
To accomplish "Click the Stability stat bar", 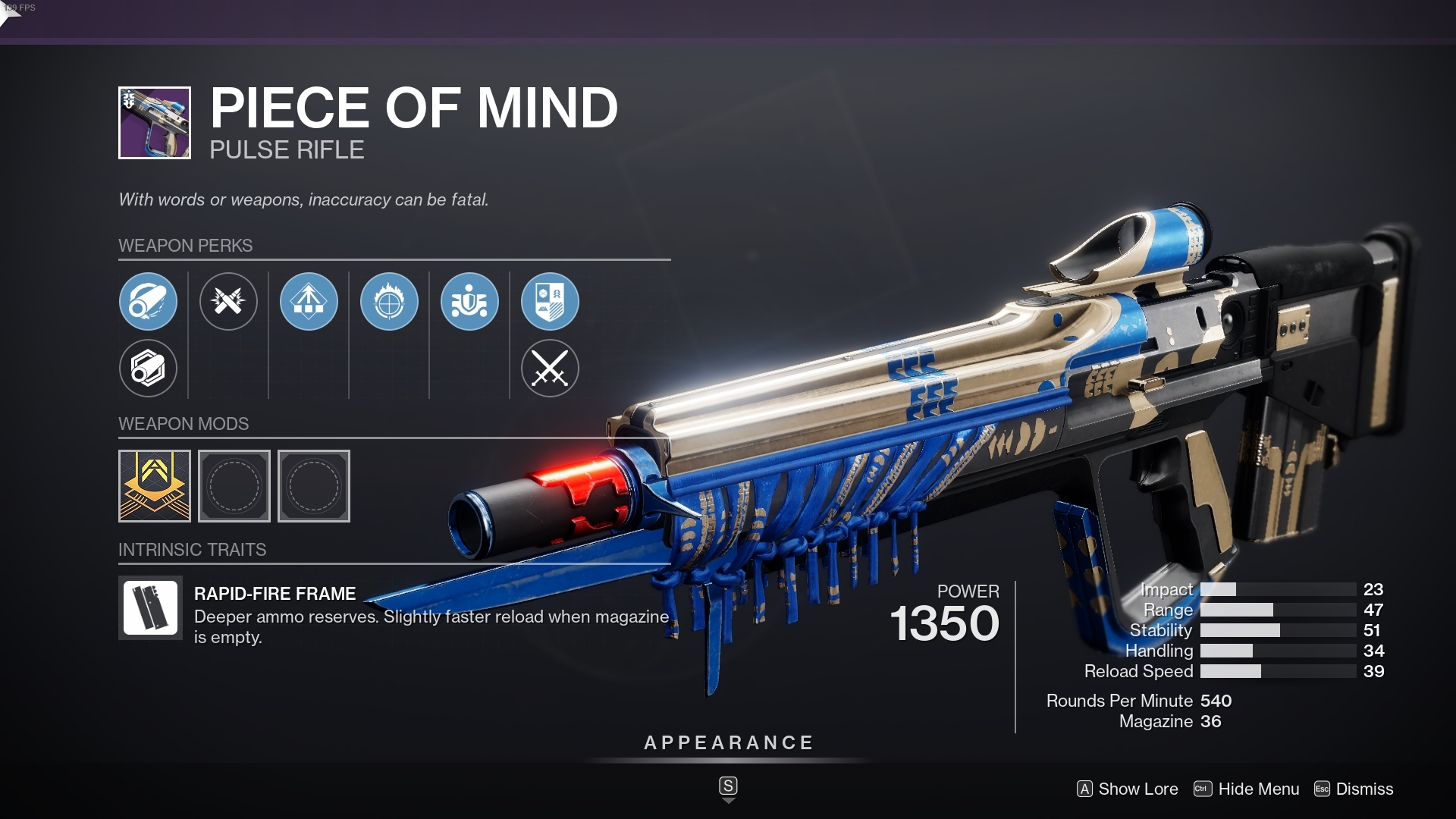I will pyautogui.click(x=1282, y=630).
